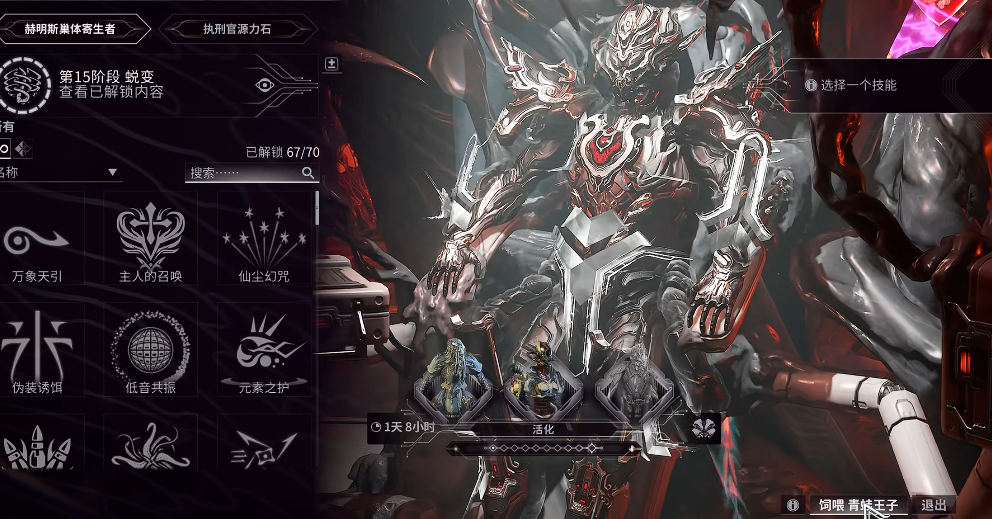This screenshot has width=992, height=519.
Task: Select the 伪装诱饵 ability
Action: pyautogui.click(x=37, y=355)
